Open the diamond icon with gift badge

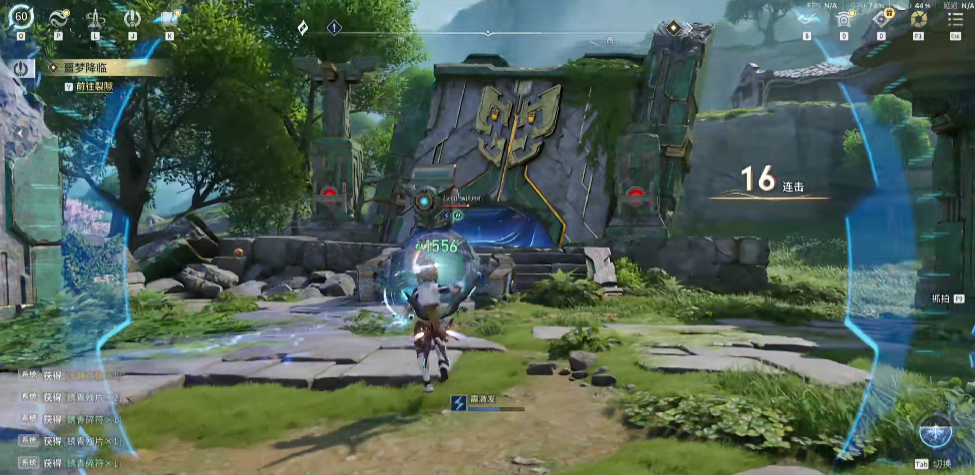[x=882, y=17]
